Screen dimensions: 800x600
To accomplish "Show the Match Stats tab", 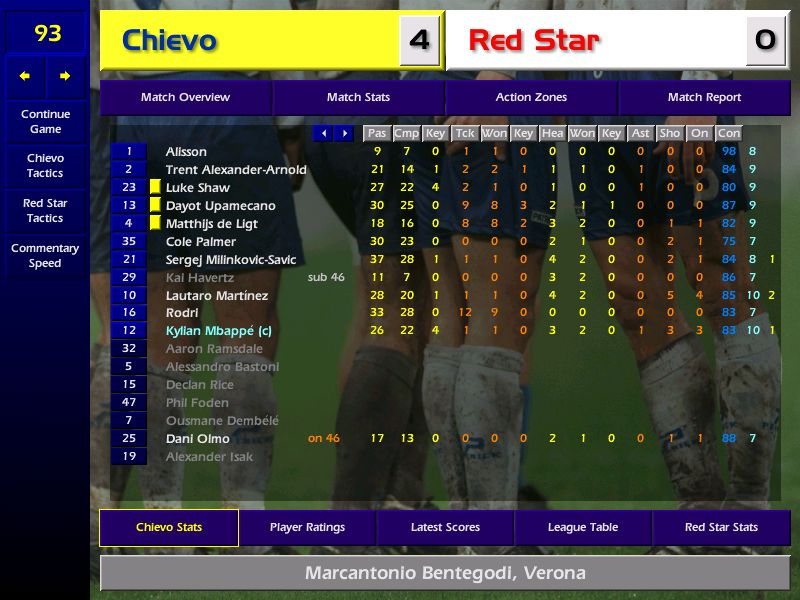I will [x=358, y=98].
